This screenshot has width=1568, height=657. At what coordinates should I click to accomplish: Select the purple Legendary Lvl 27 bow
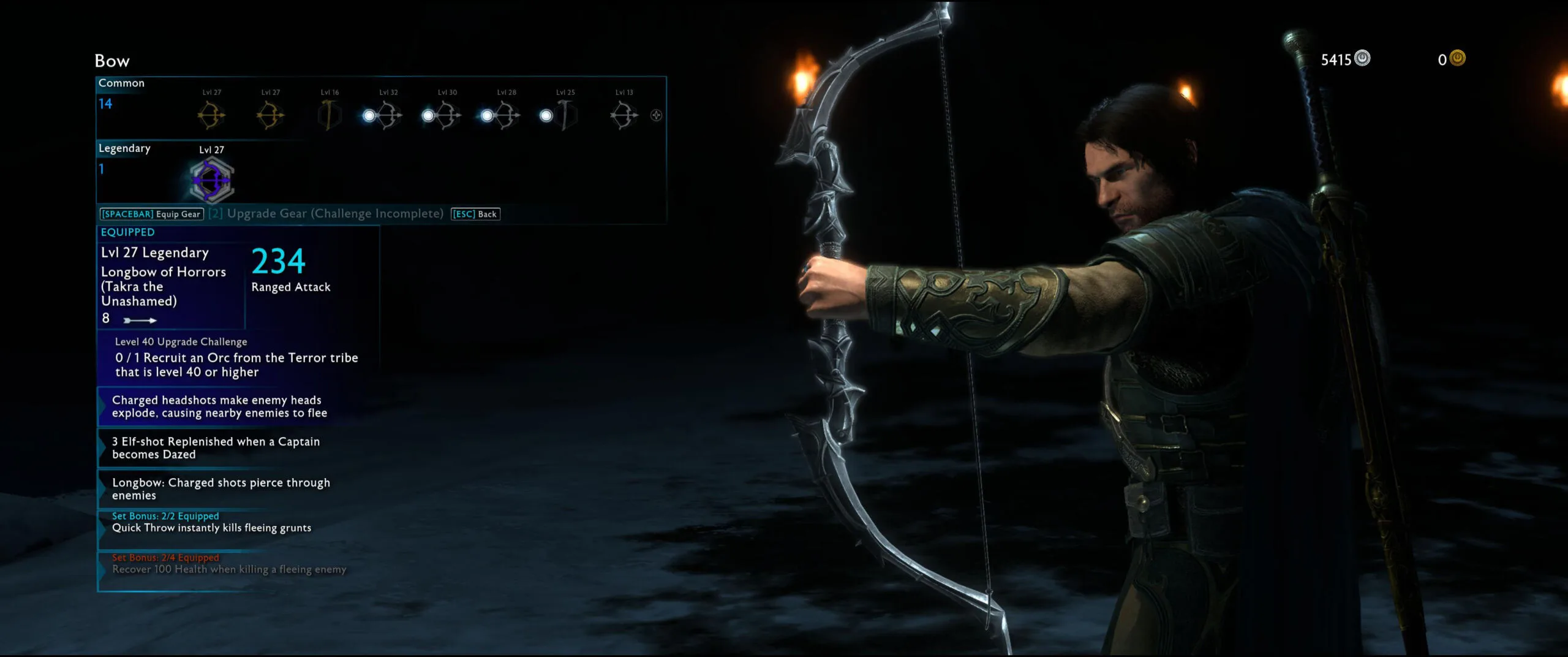[211, 180]
